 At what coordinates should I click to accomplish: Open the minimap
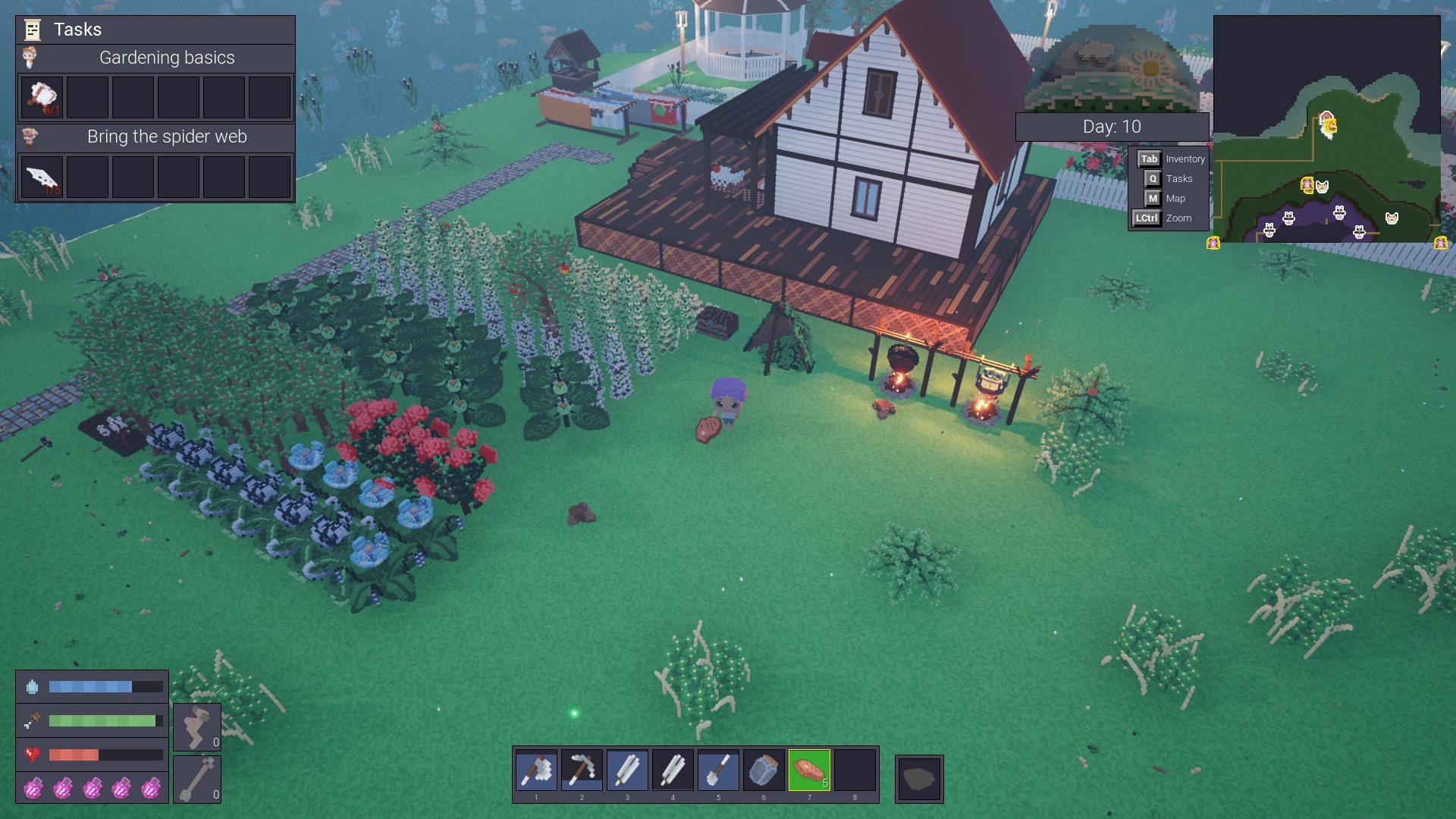[x=1326, y=129]
